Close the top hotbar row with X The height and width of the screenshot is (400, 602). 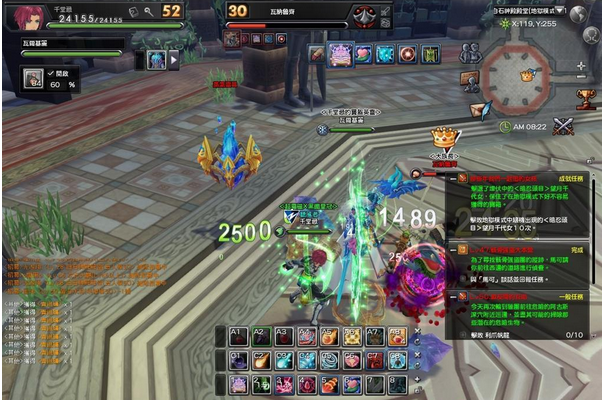coord(417,332)
